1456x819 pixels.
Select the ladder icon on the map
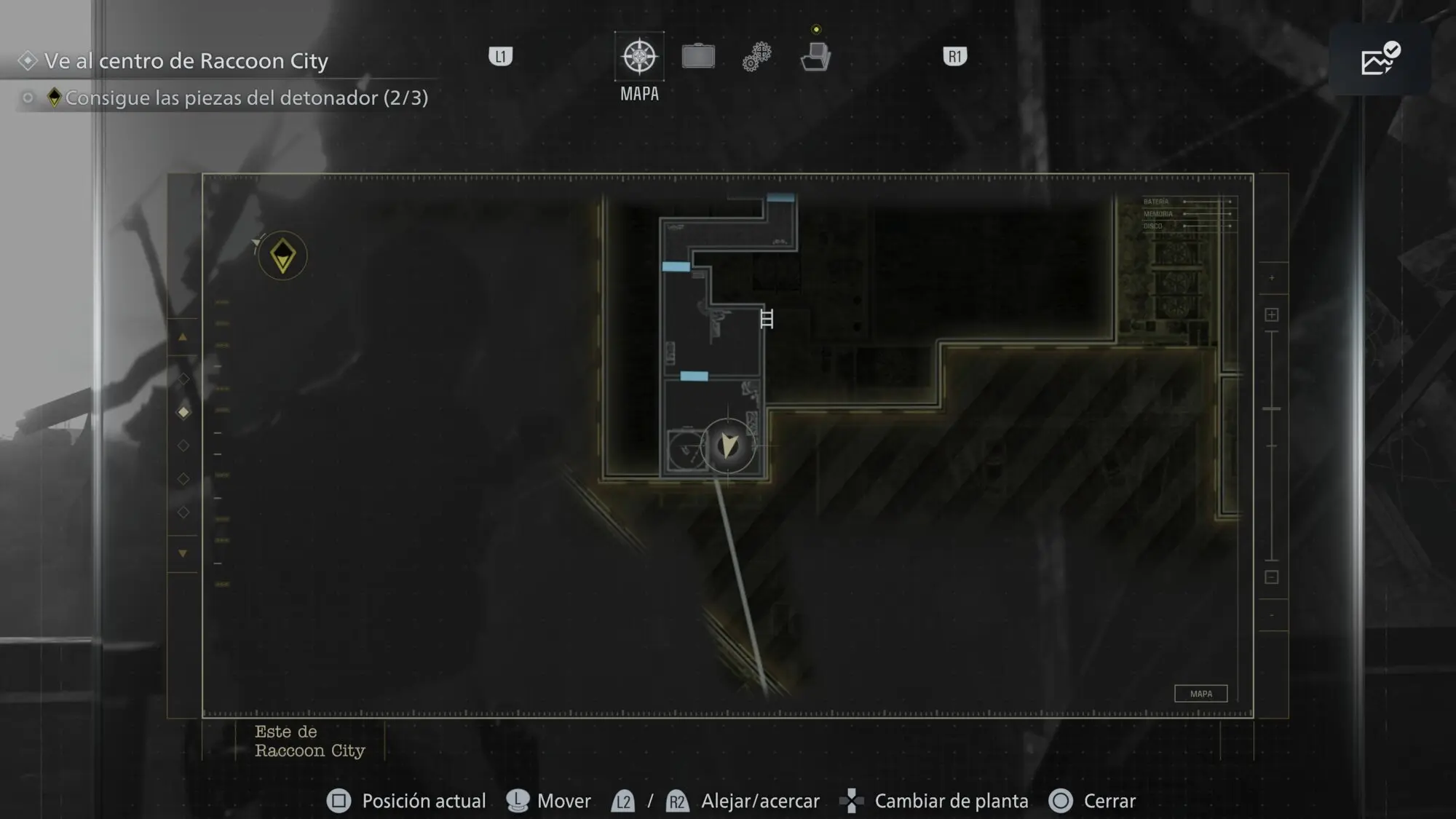pyautogui.click(x=767, y=319)
